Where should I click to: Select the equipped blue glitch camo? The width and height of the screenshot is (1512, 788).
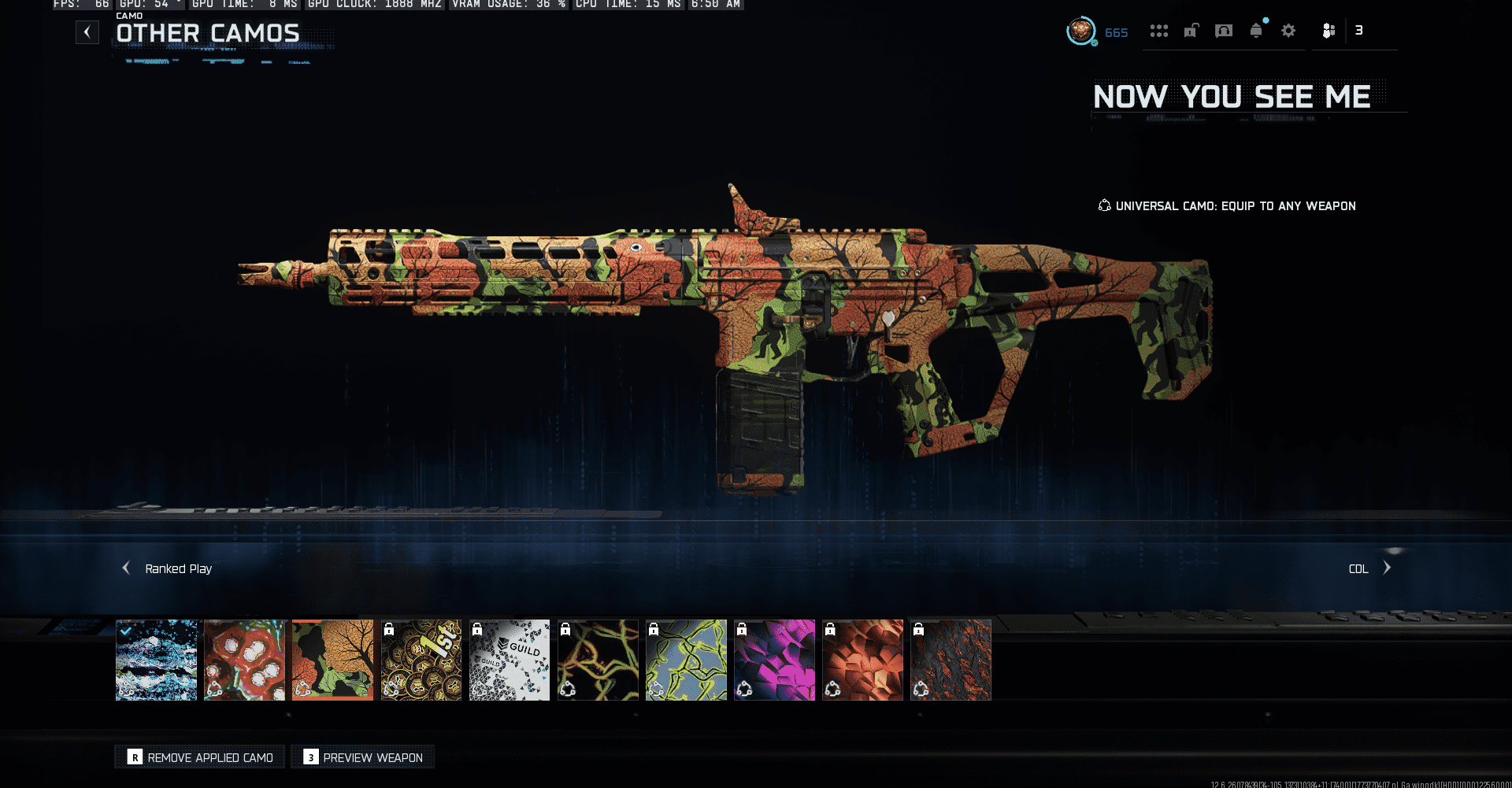(157, 660)
